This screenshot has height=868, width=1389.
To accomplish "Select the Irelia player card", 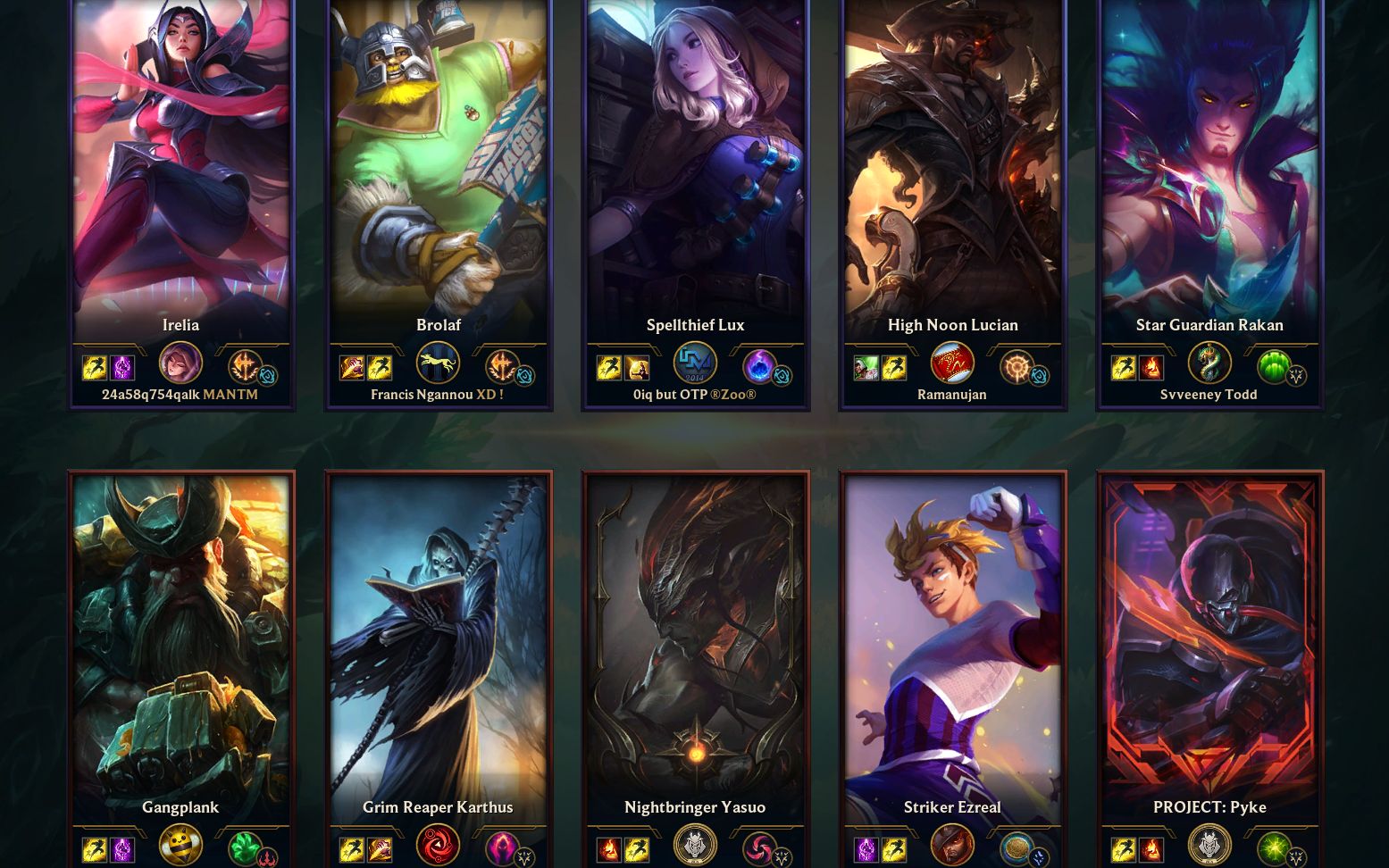I will point(180,170).
